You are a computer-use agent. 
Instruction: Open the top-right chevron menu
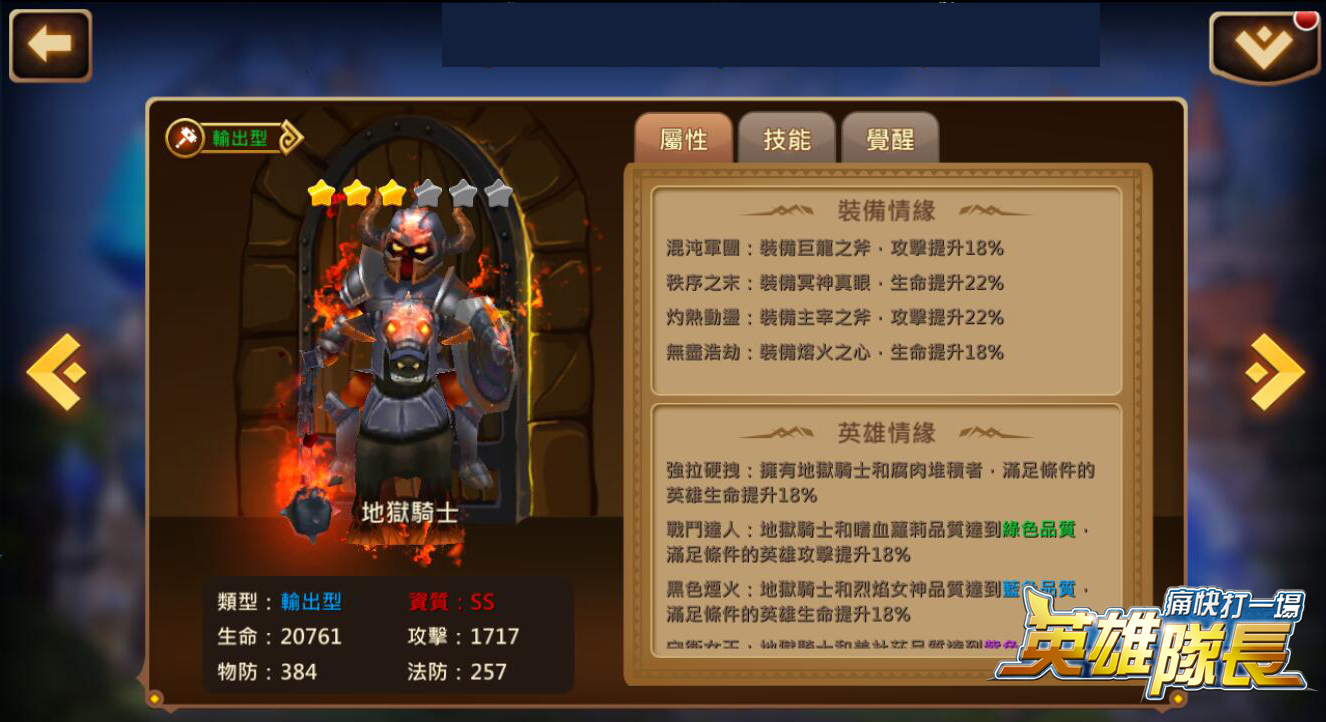[x=1264, y=43]
